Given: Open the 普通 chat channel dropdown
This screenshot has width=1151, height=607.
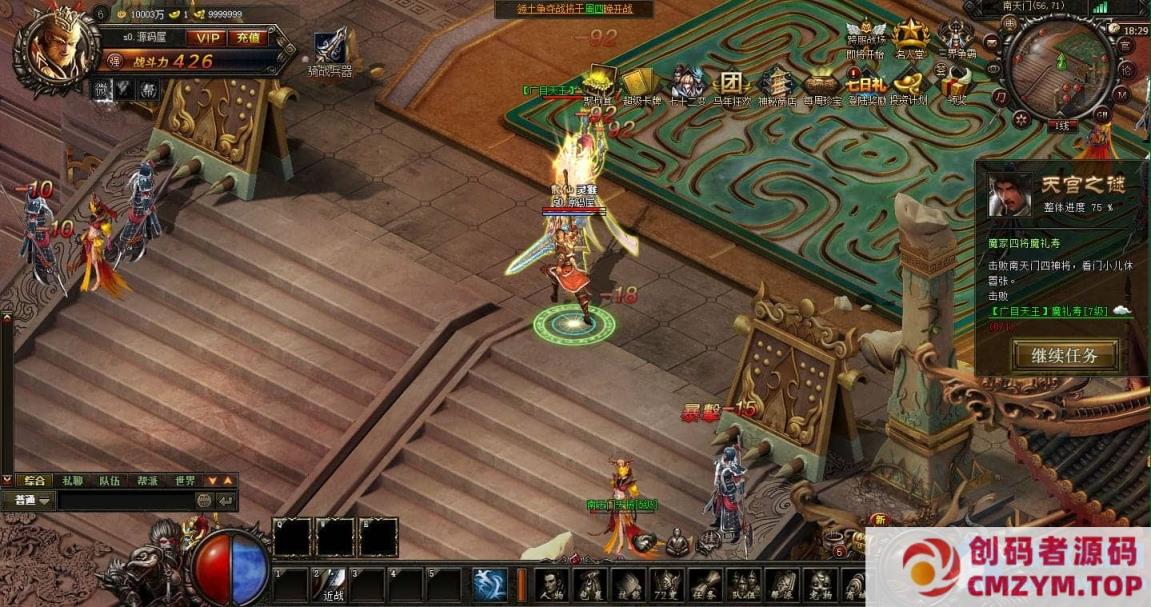Looking at the screenshot, I should tap(28, 500).
